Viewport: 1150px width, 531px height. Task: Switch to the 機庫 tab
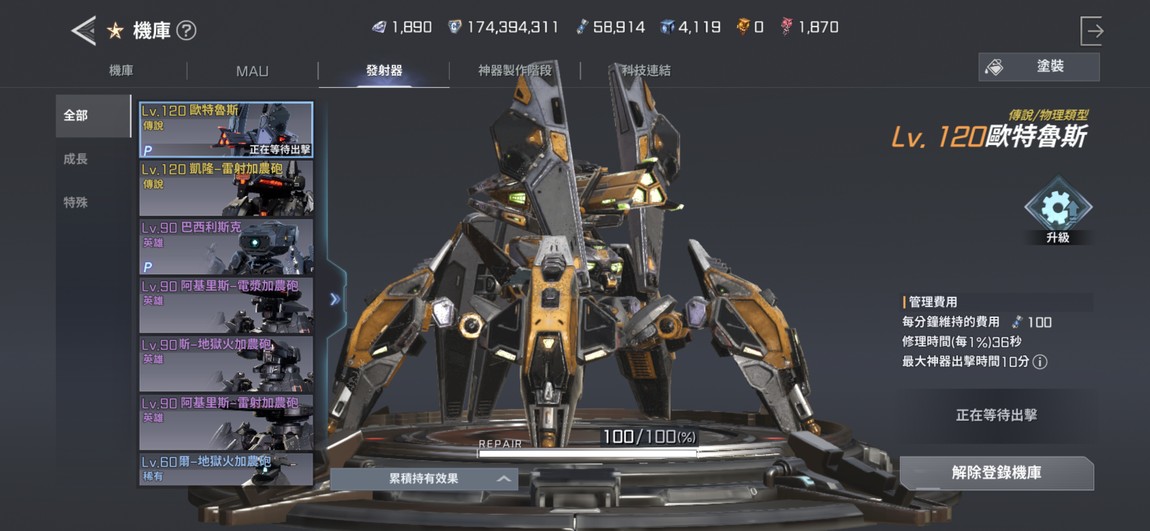tap(121, 71)
